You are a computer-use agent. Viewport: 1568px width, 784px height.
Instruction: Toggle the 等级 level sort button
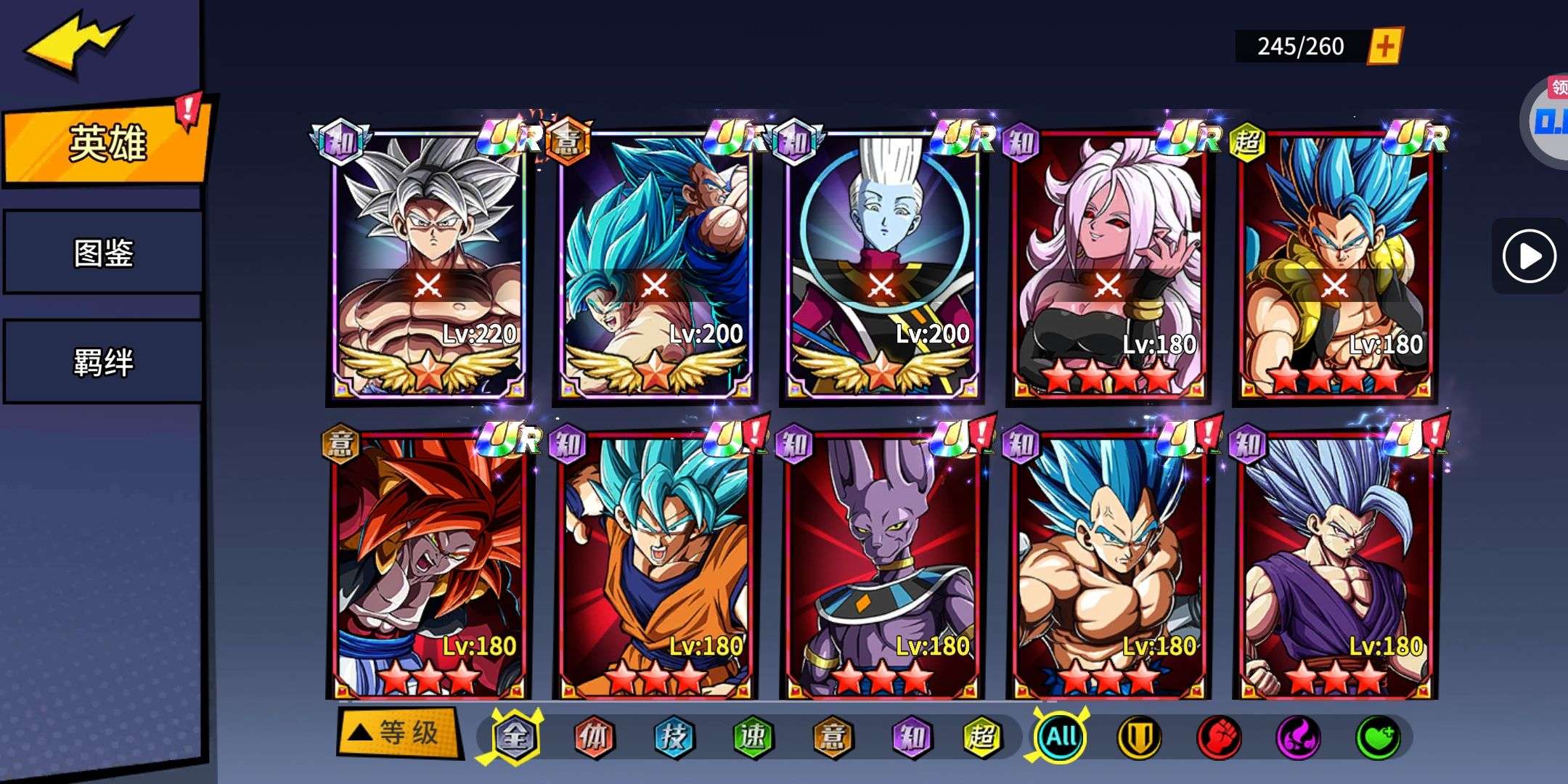point(398,733)
